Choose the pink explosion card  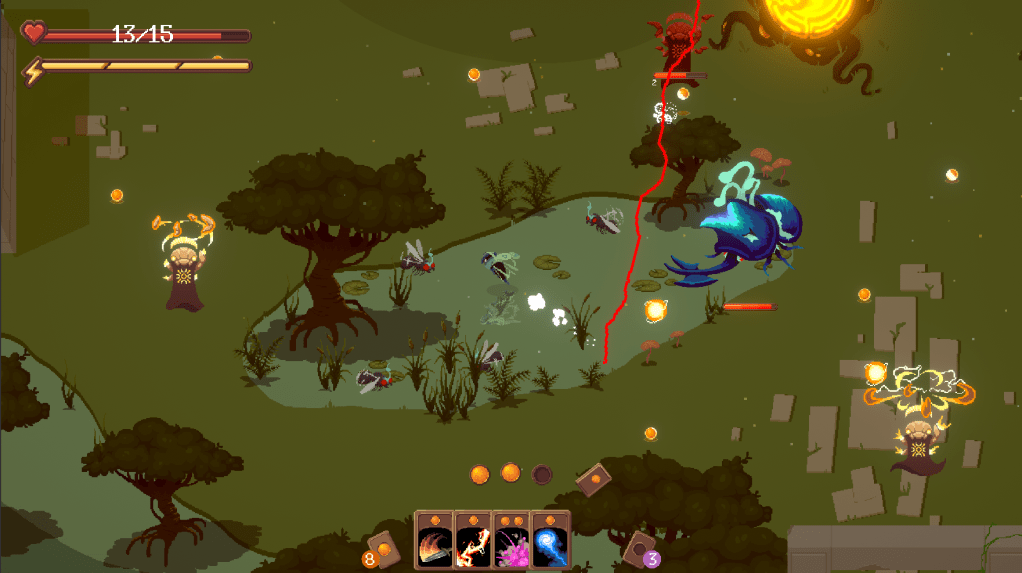point(511,542)
